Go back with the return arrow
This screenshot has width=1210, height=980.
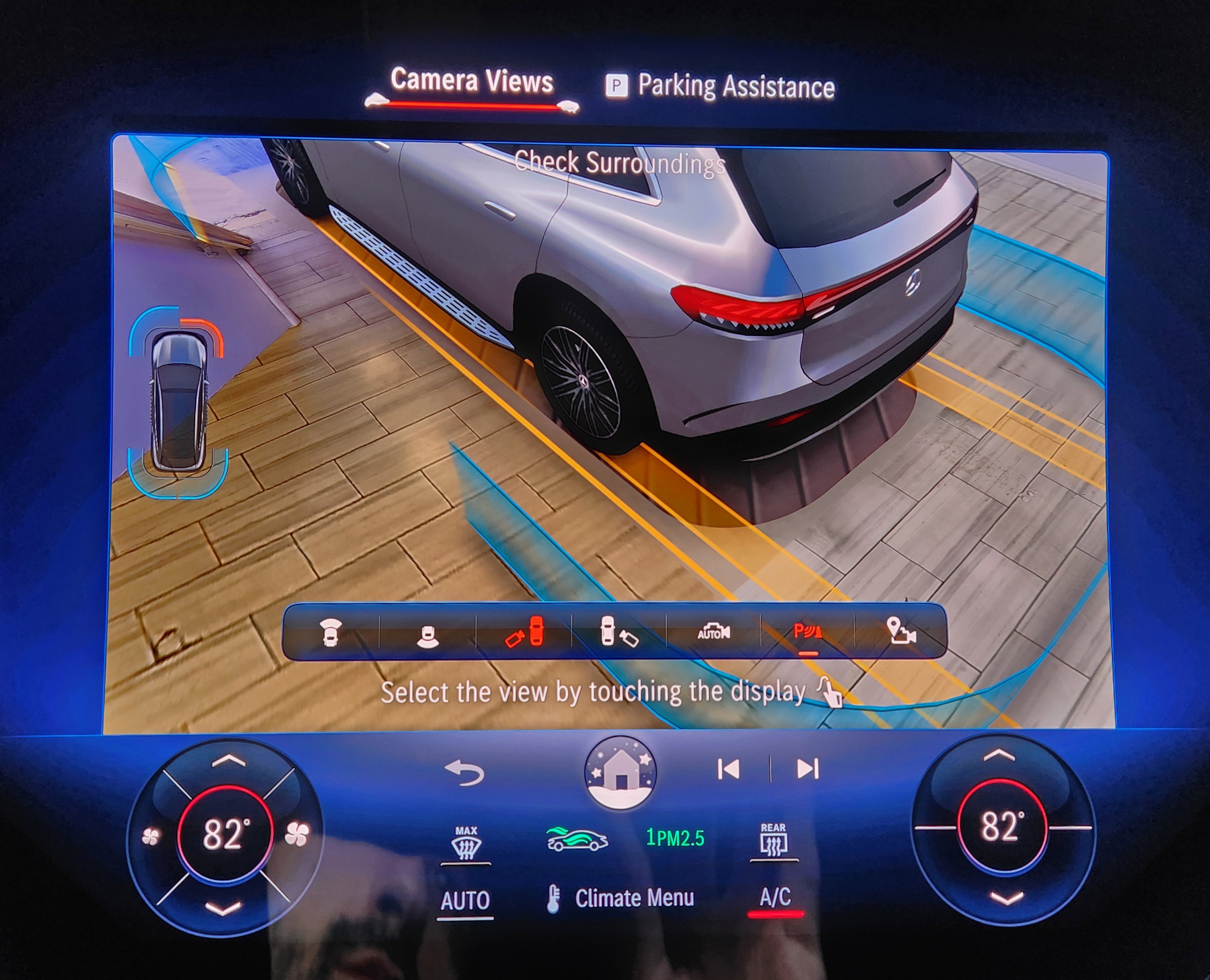click(x=465, y=773)
